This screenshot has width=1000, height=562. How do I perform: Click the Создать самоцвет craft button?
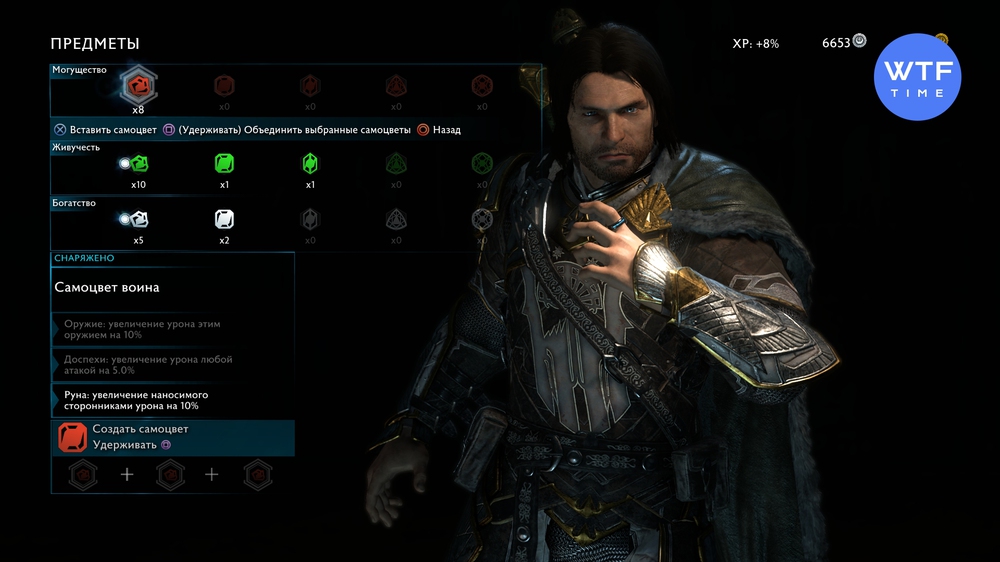pos(173,437)
